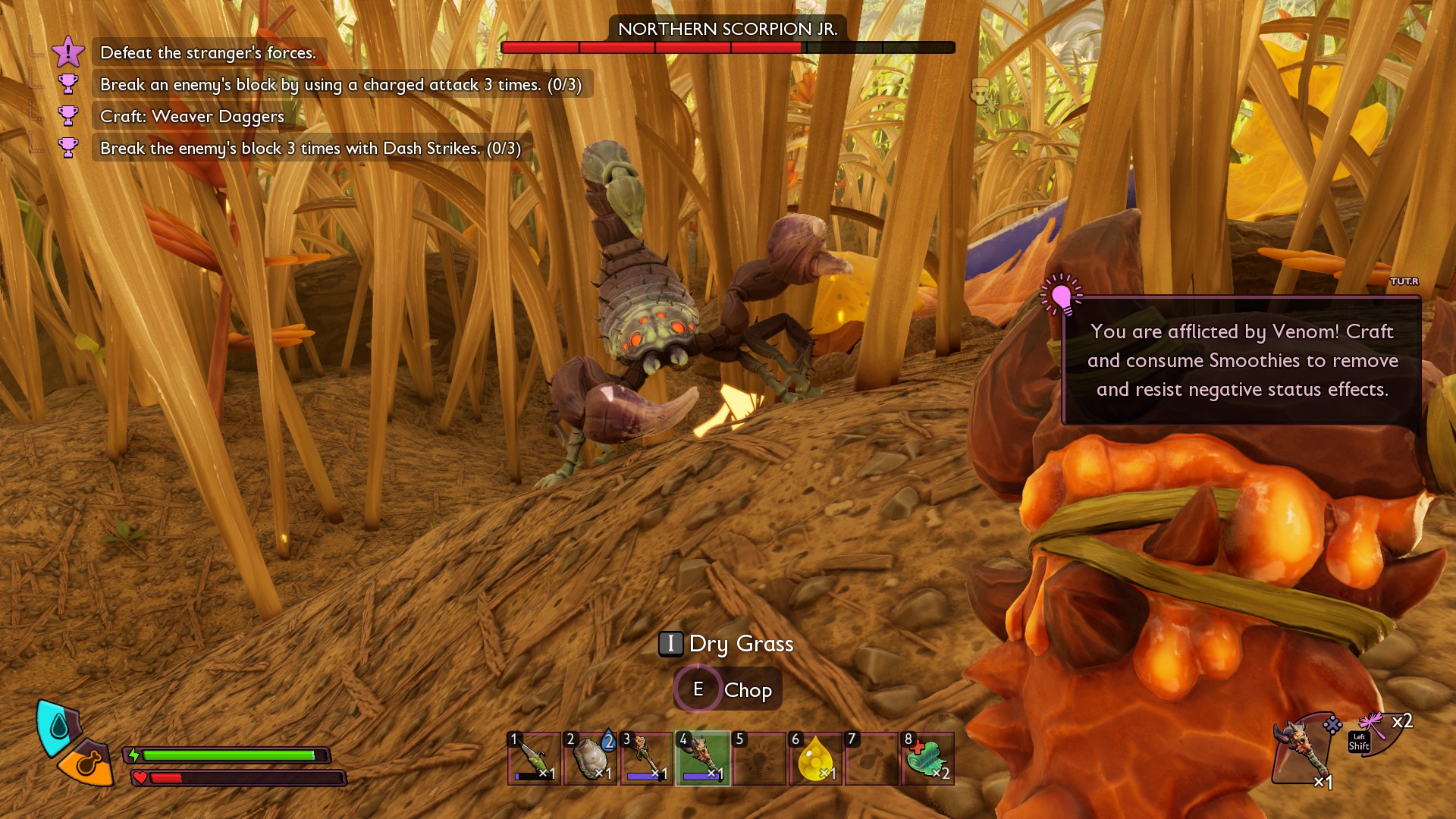Select the Dash Strikes block-break objective

pos(310,149)
